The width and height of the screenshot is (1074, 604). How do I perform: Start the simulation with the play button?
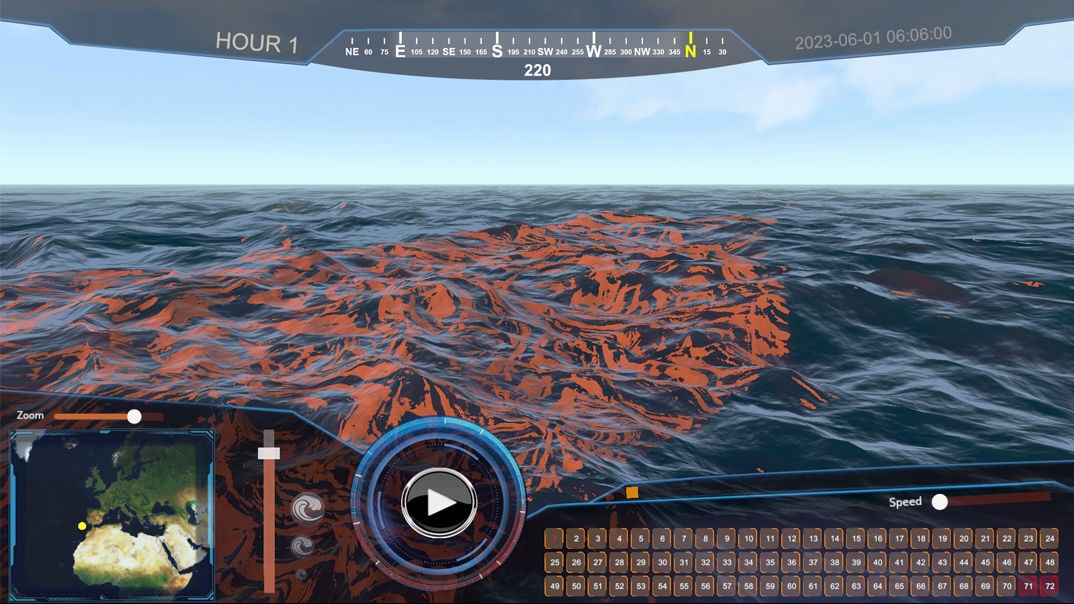[x=439, y=502]
